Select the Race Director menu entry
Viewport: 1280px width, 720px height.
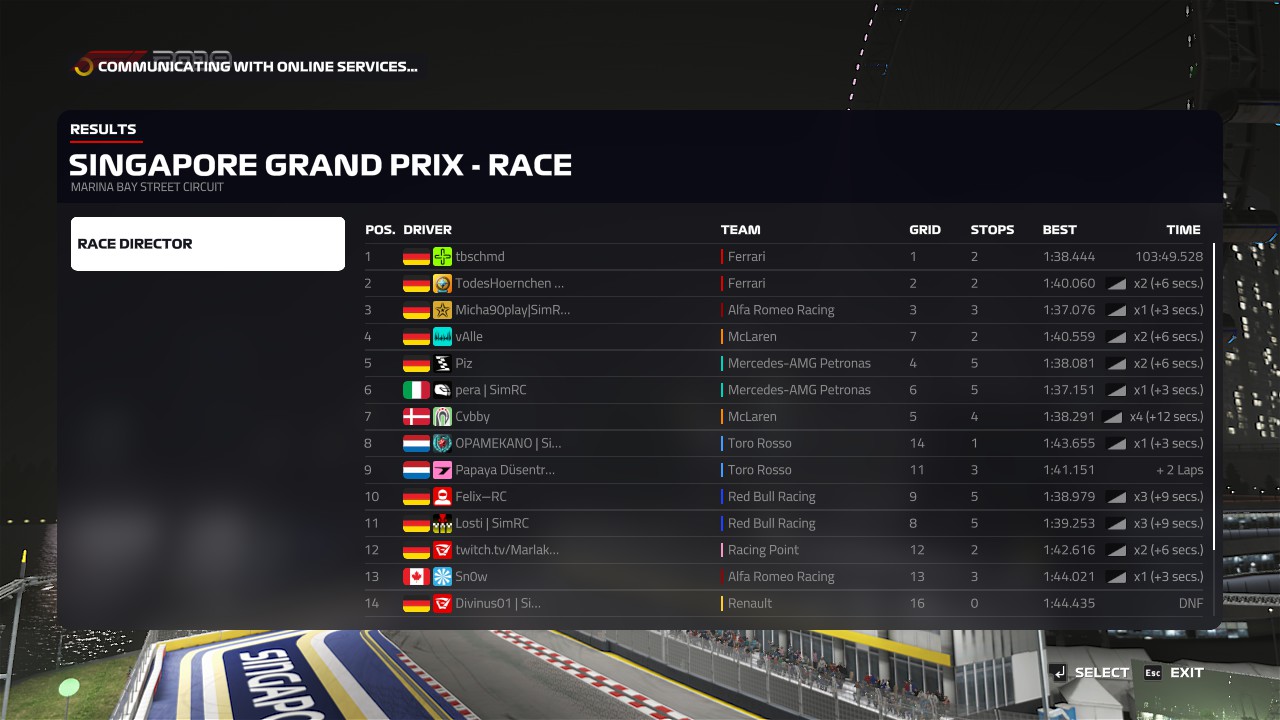coord(207,244)
